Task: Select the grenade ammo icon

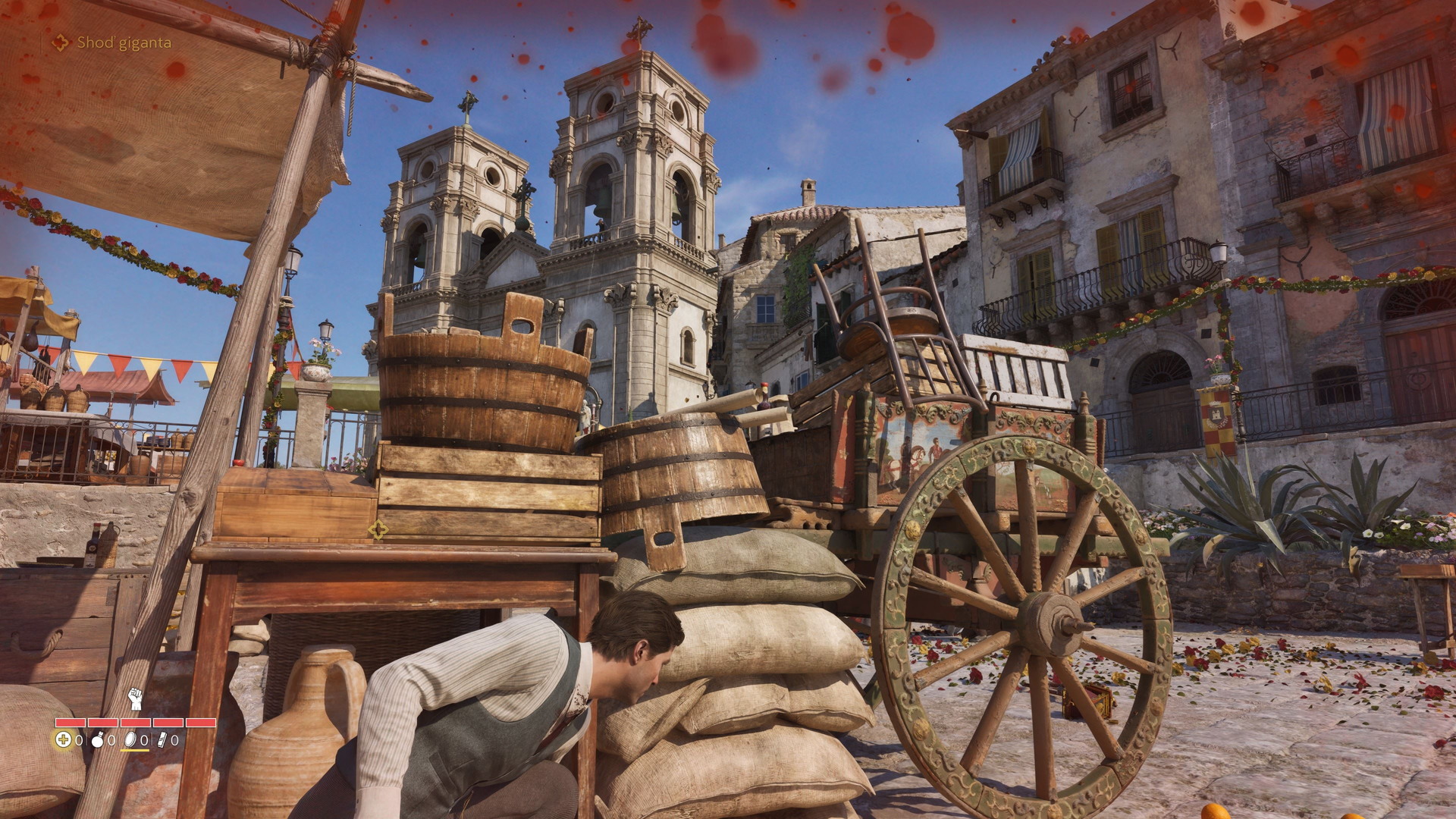Action: tap(97, 741)
